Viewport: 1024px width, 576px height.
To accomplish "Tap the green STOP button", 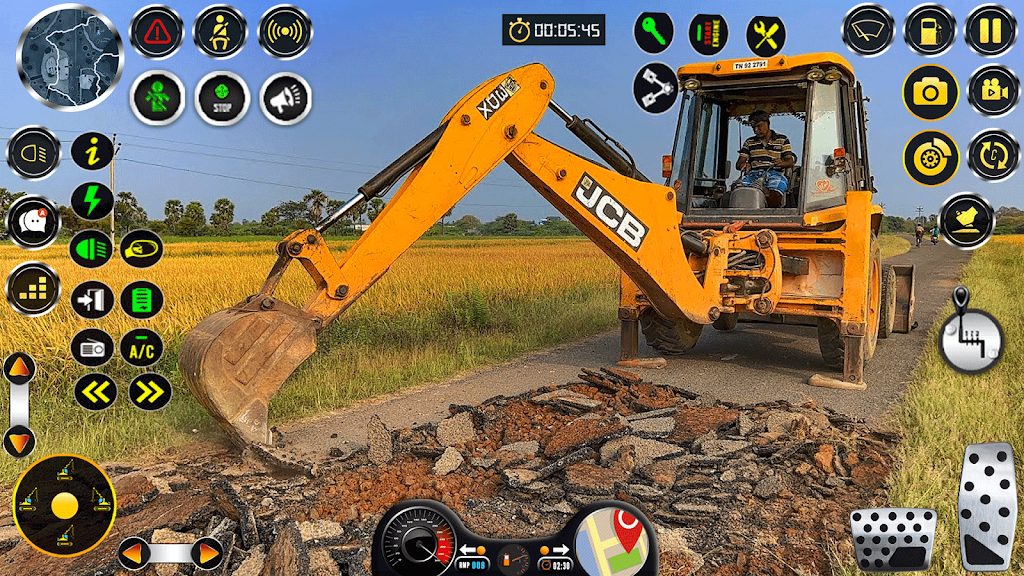I will pyautogui.click(x=220, y=98).
